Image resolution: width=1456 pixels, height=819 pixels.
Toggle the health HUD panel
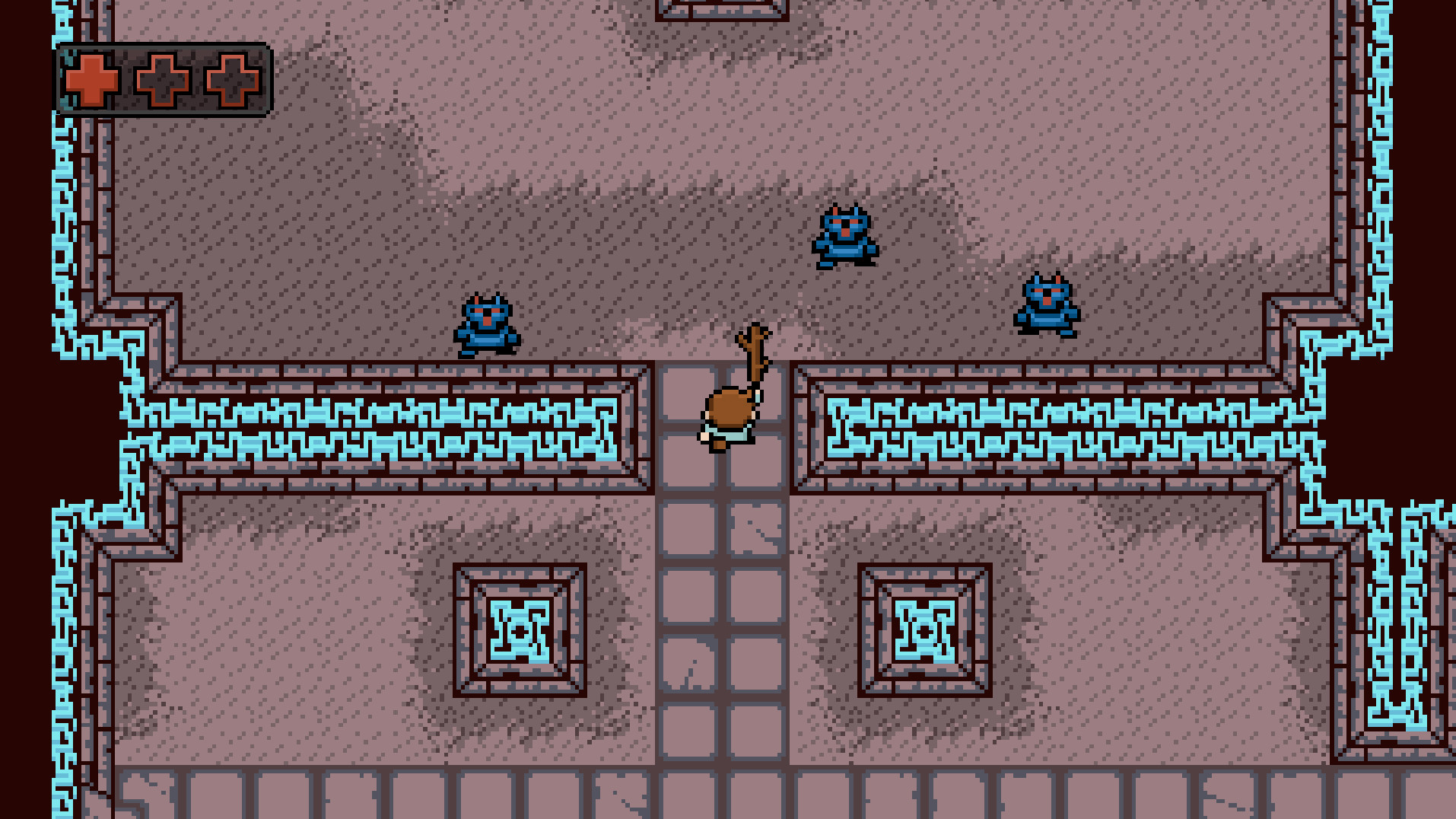[x=164, y=78]
